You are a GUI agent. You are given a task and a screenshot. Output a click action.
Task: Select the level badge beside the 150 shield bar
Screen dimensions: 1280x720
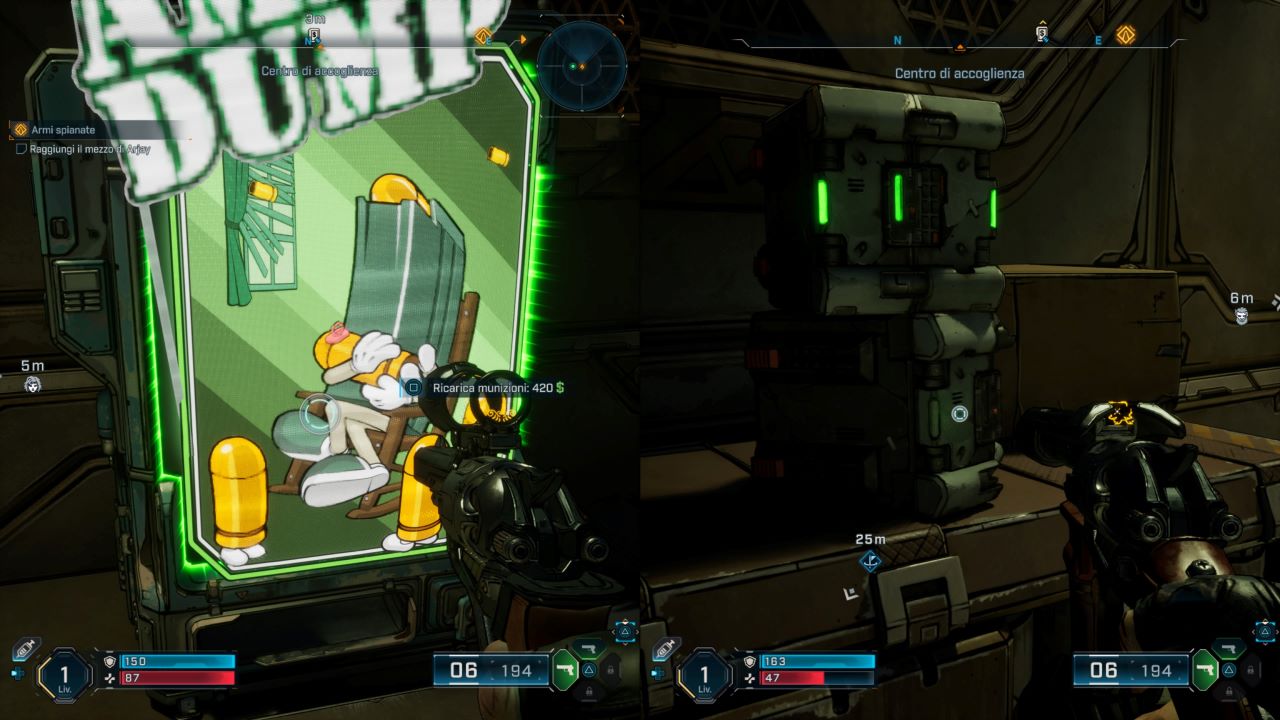click(x=64, y=677)
